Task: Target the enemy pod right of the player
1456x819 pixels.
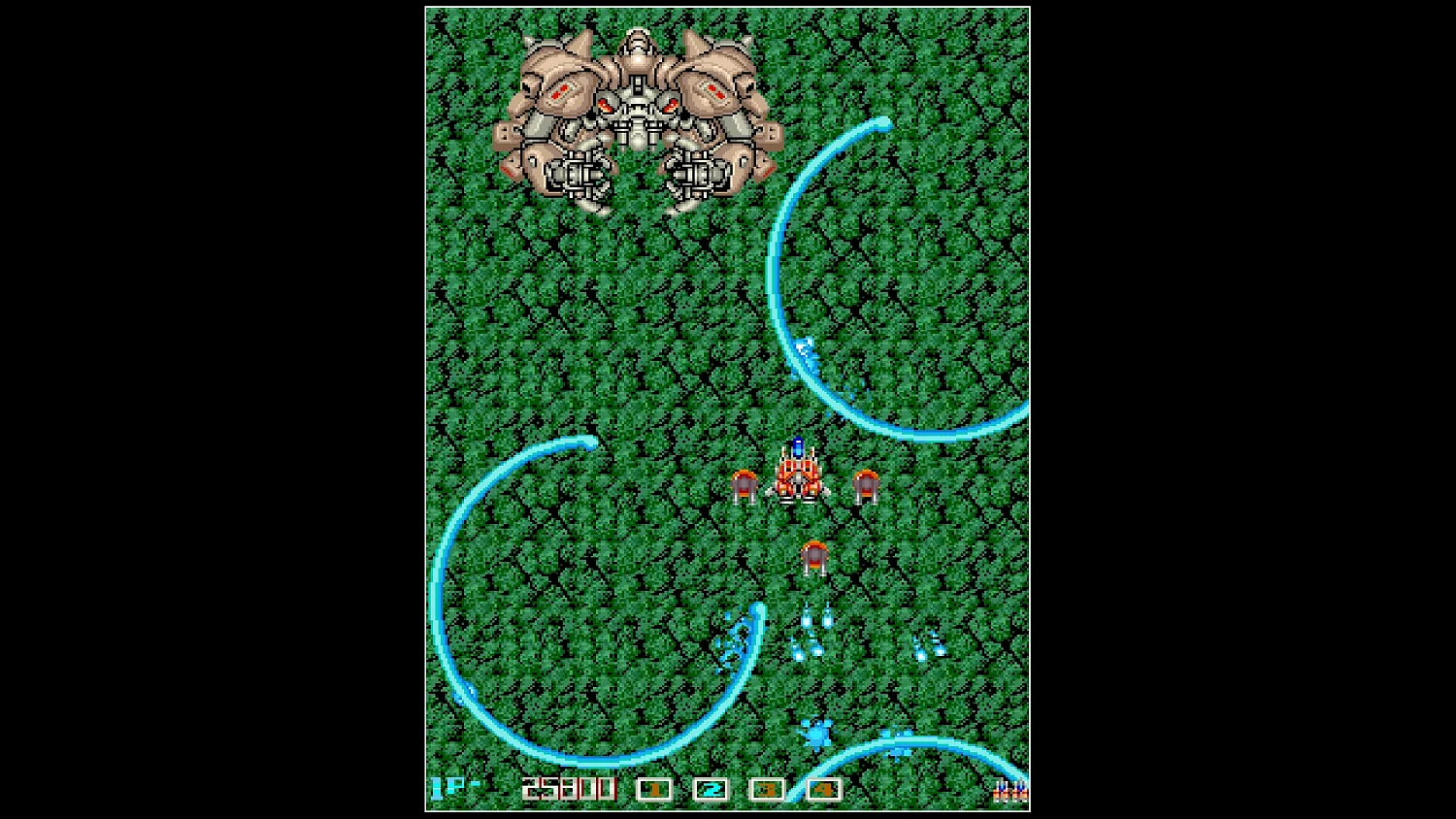Action: tap(867, 483)
